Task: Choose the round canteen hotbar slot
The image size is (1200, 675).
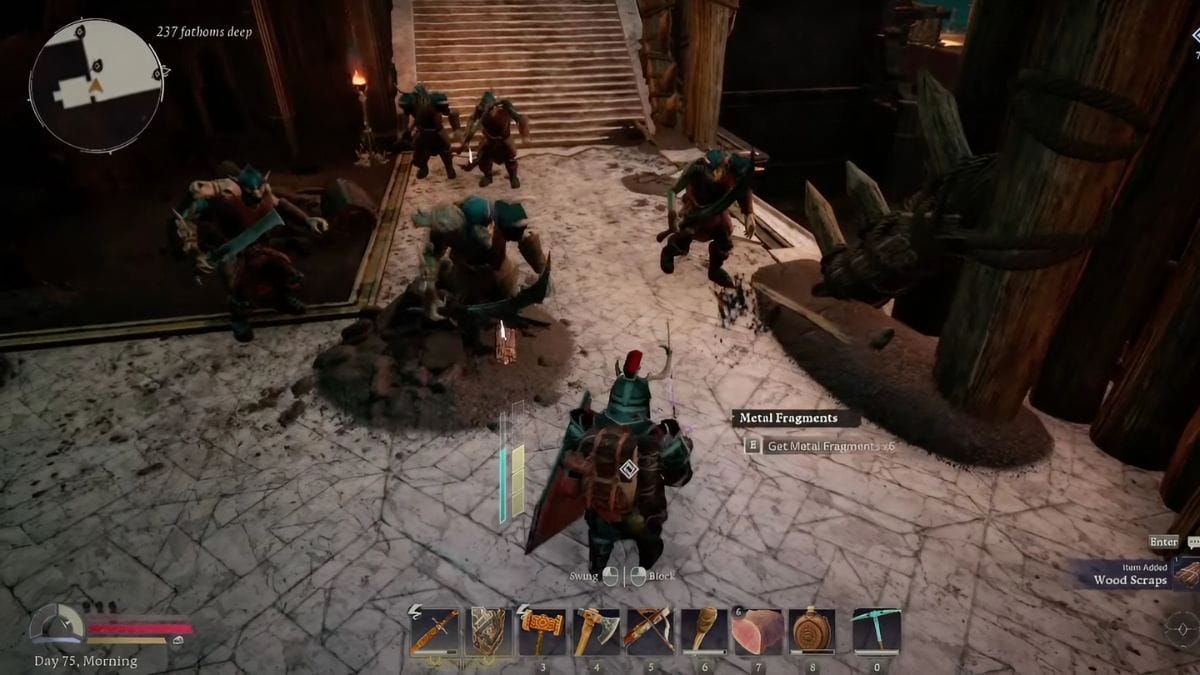Action: click(812, 631)
